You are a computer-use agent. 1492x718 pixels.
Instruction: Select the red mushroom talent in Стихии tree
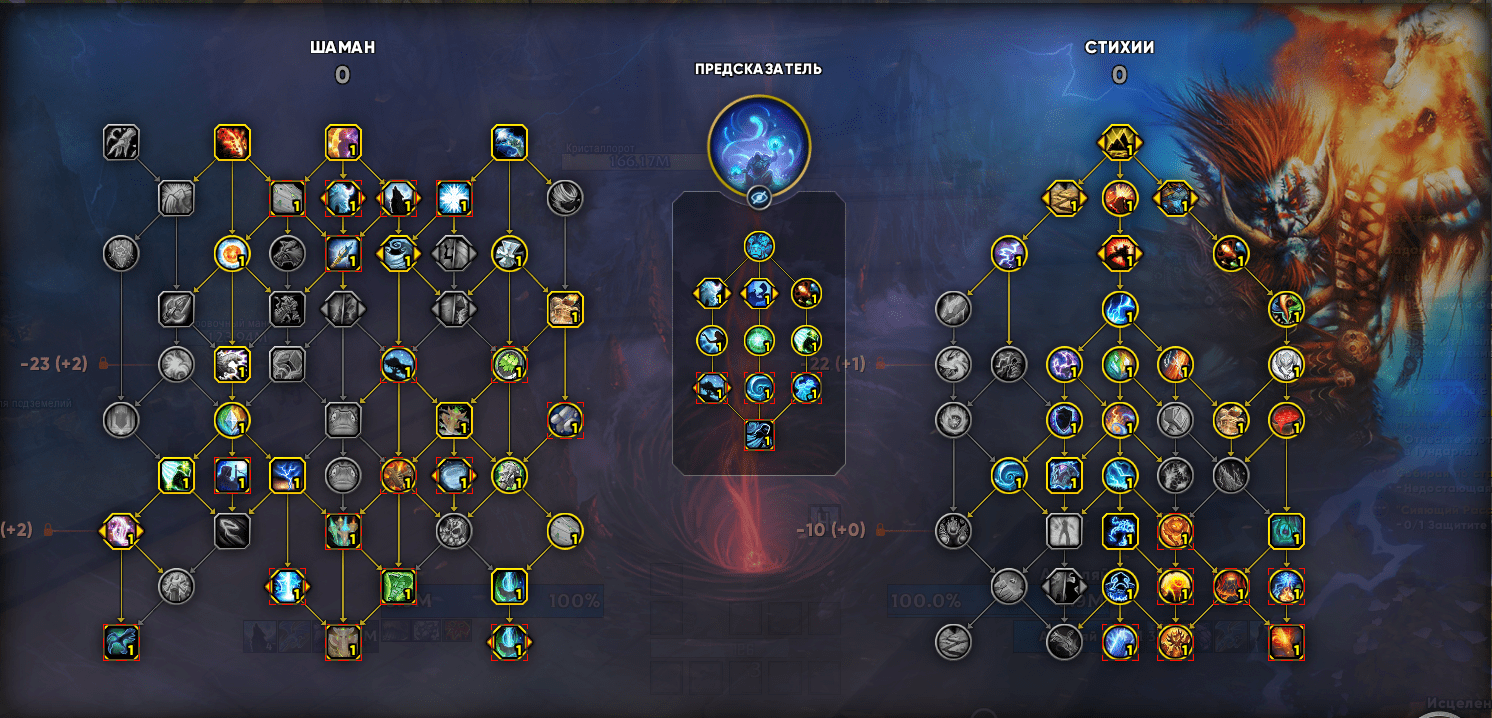coord(1286,420)
